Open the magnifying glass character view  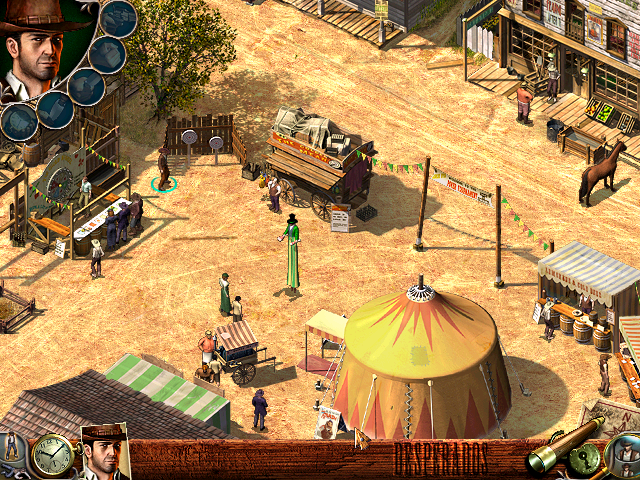[623, 455]
